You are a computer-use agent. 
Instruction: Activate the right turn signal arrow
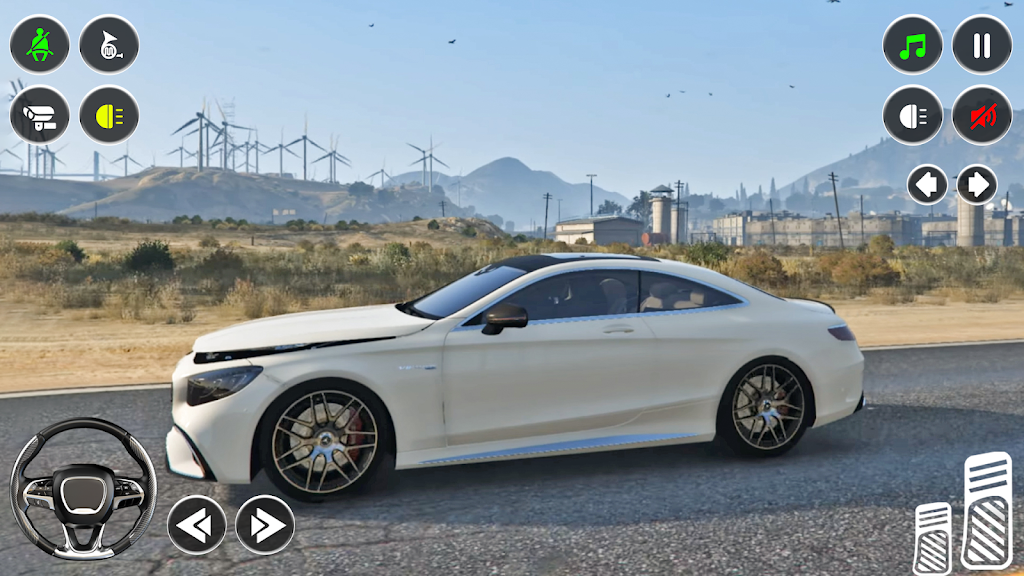pyautogui.click(x=977, y=184)
